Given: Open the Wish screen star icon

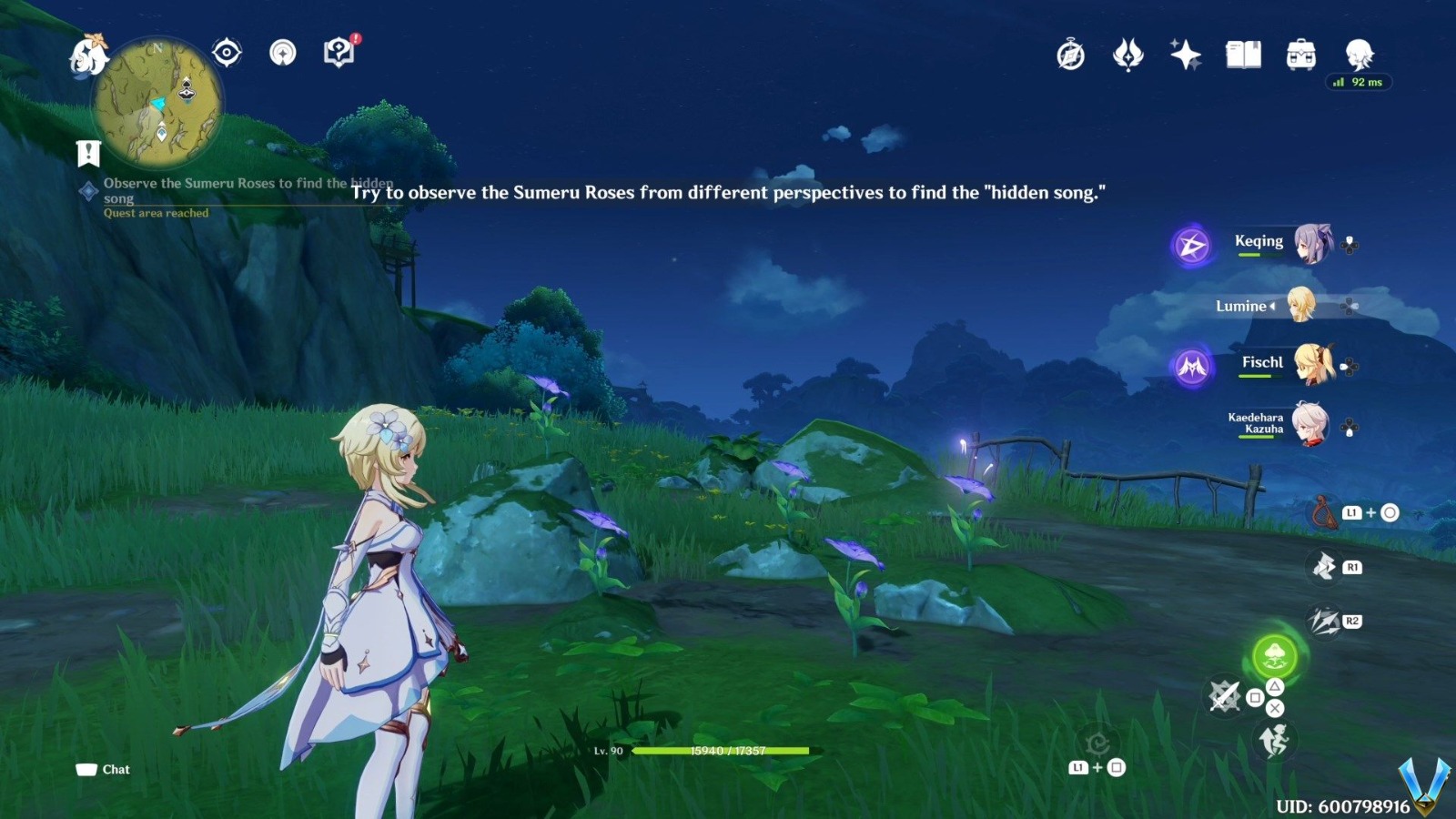Looking at the screenshot, I should [x=1186, y=56].
